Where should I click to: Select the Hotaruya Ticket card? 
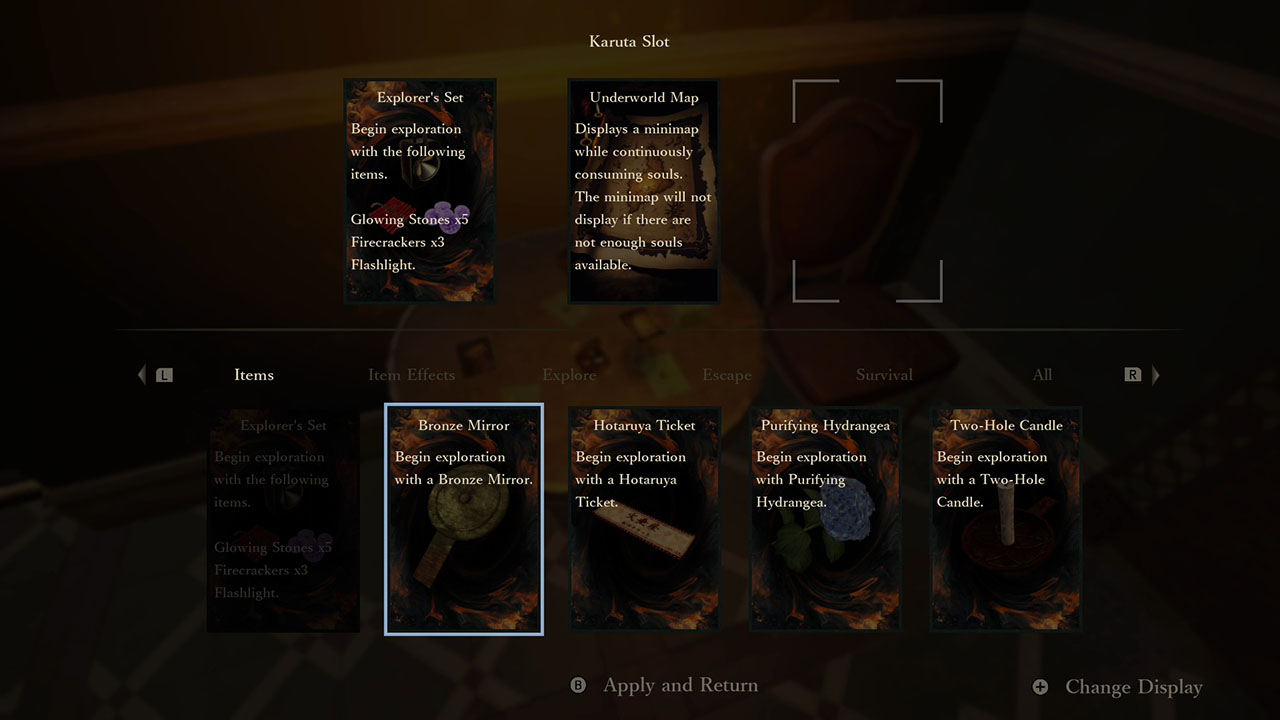(x=644, y=519)
